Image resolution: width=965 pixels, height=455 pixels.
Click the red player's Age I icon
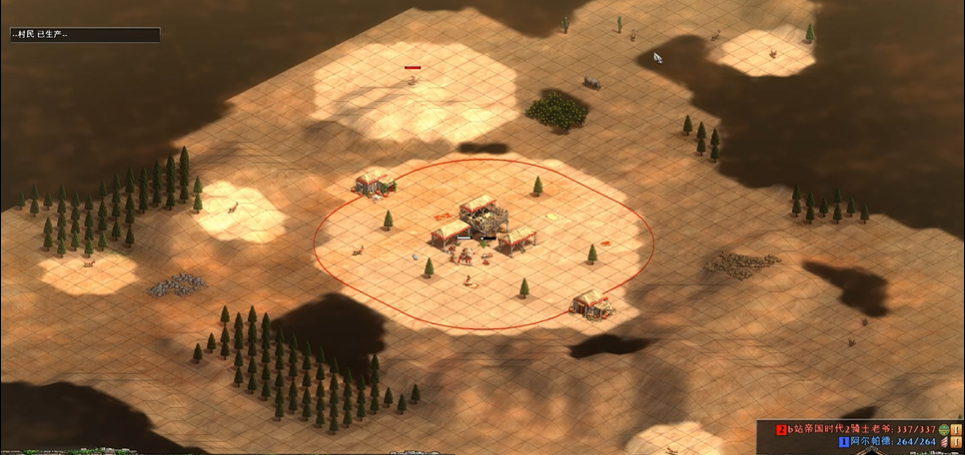point(957,429)
